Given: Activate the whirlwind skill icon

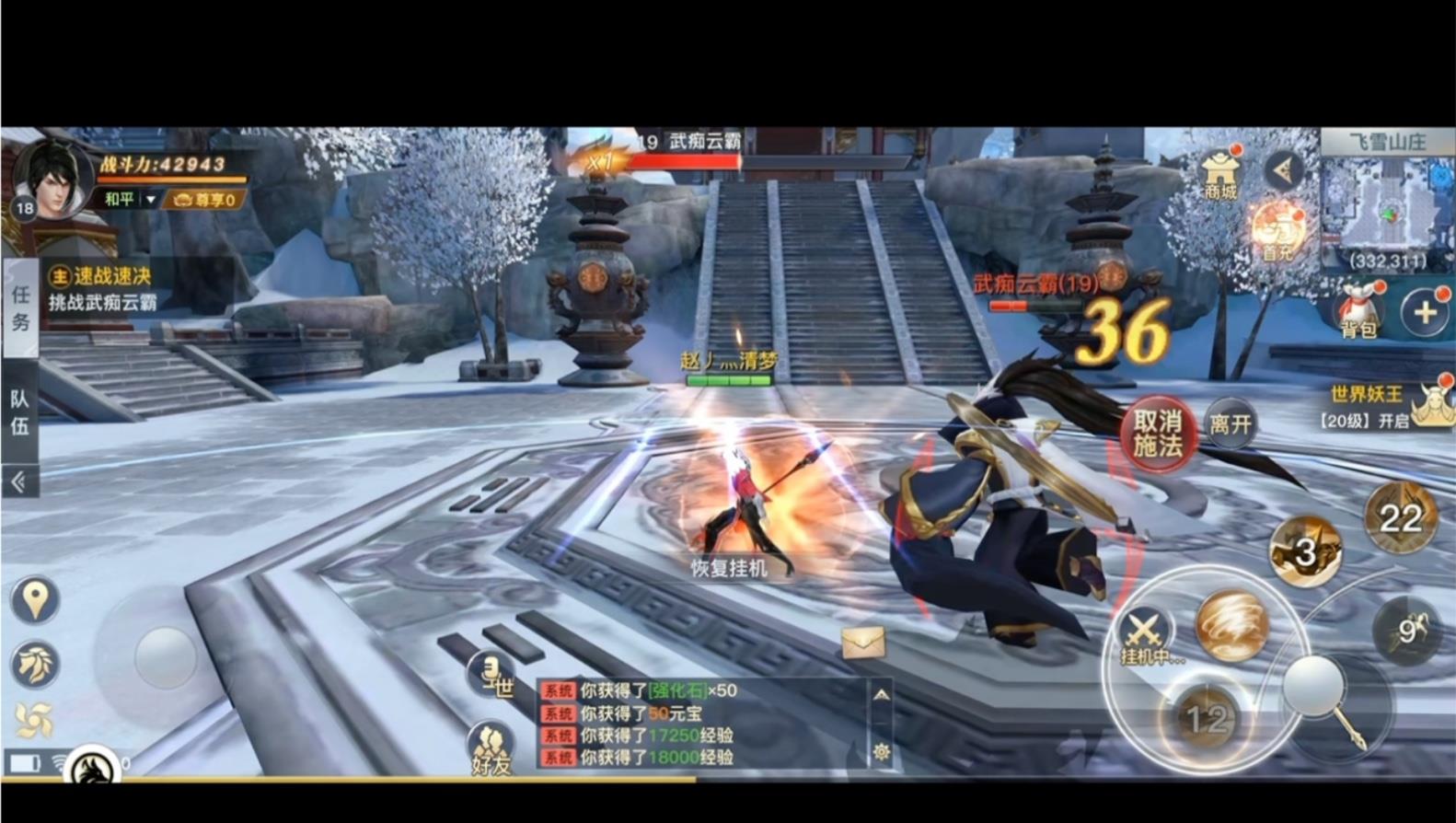Looking at the screenshot, I should pos(1231,626).
